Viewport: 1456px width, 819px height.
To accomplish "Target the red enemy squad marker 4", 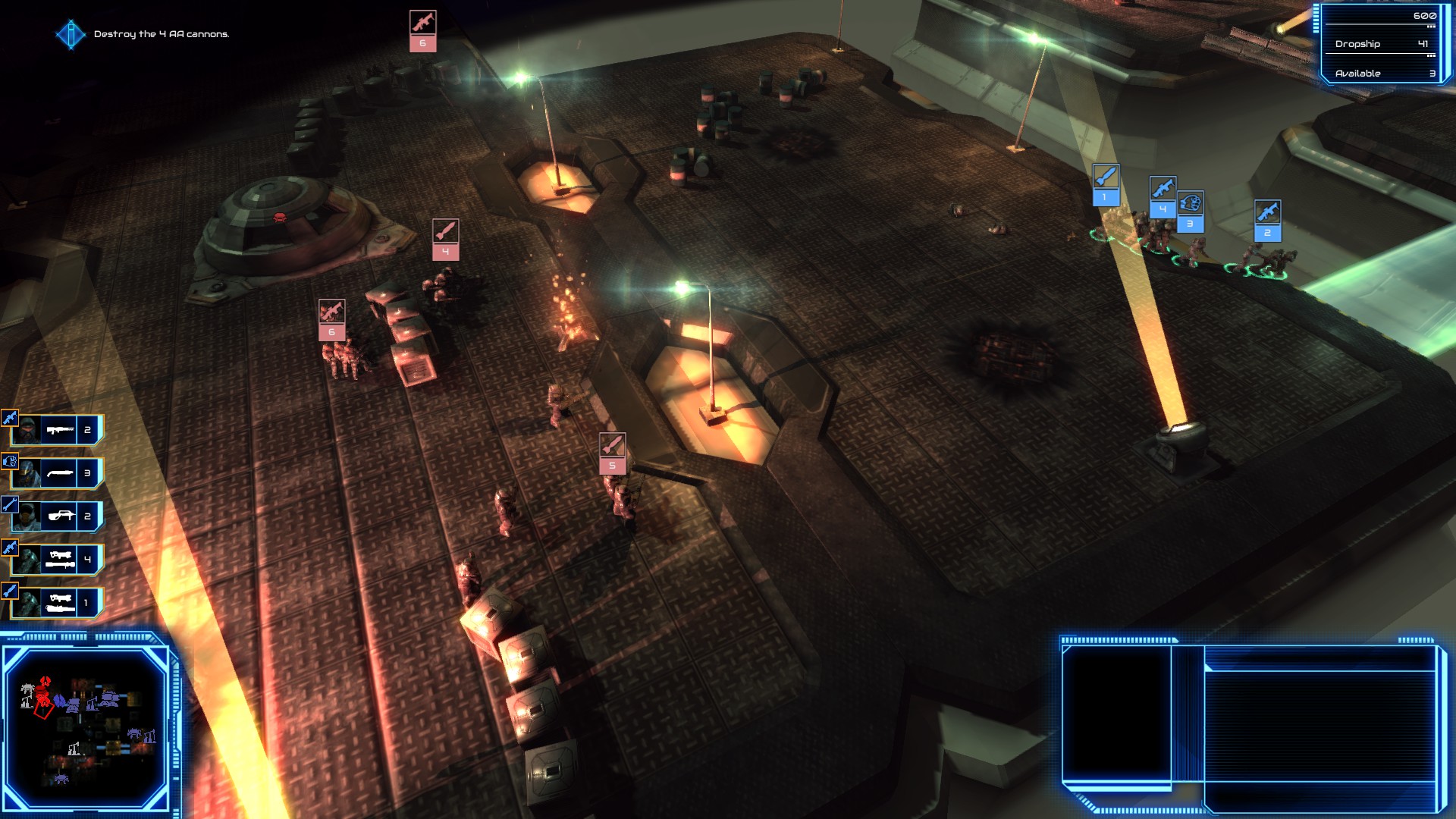I will click(x=445, y=240).
